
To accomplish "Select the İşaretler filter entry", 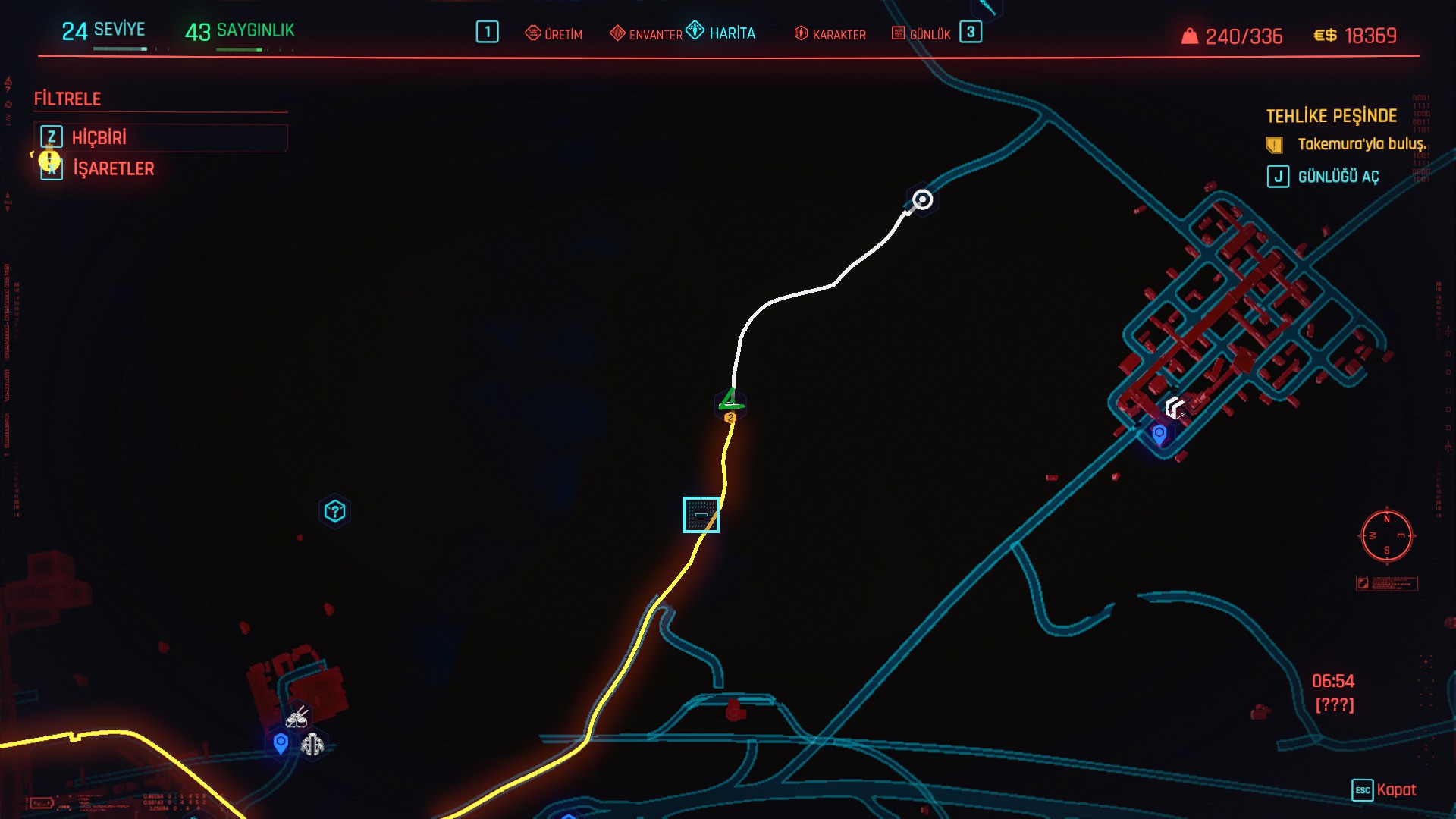I will (x=113, y=168).
